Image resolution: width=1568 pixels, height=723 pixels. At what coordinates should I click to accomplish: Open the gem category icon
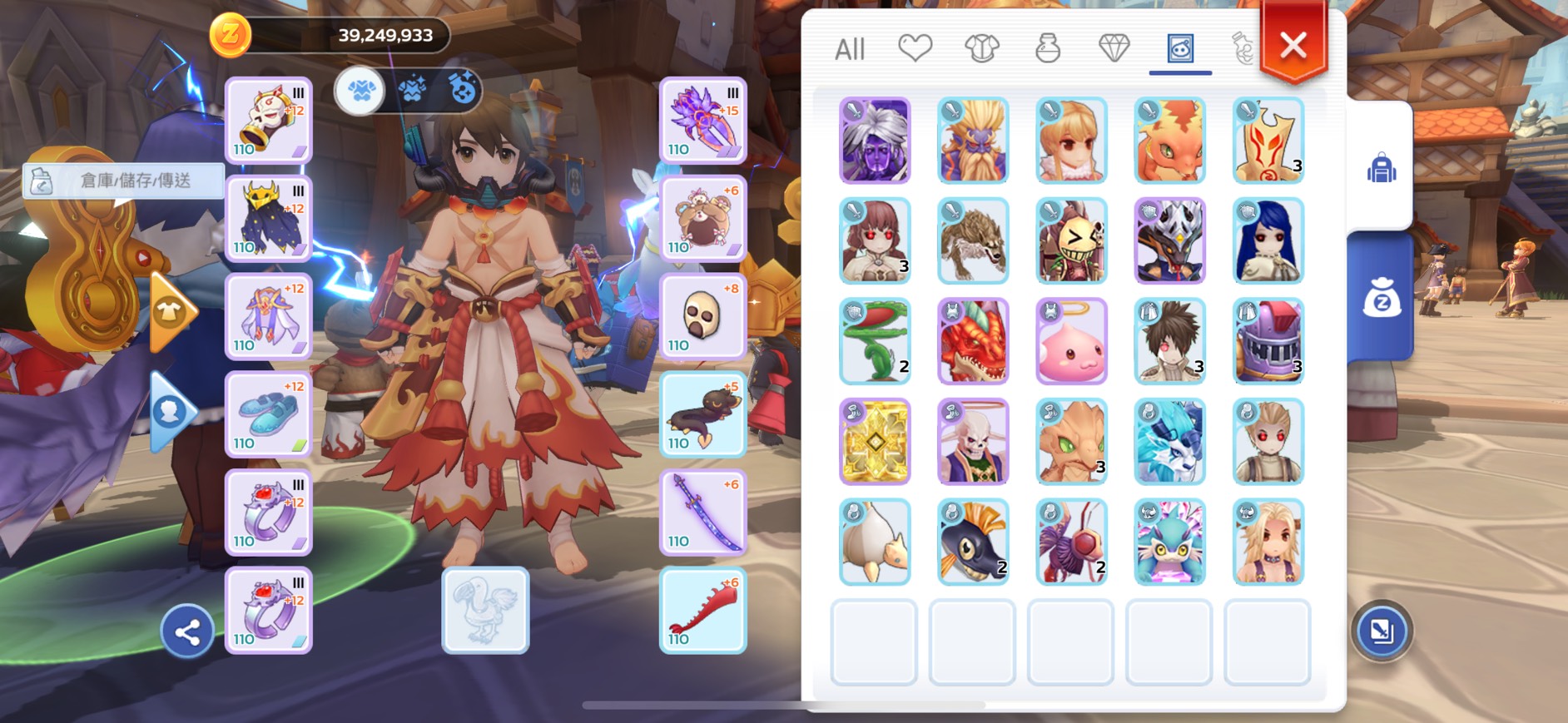1112,48
